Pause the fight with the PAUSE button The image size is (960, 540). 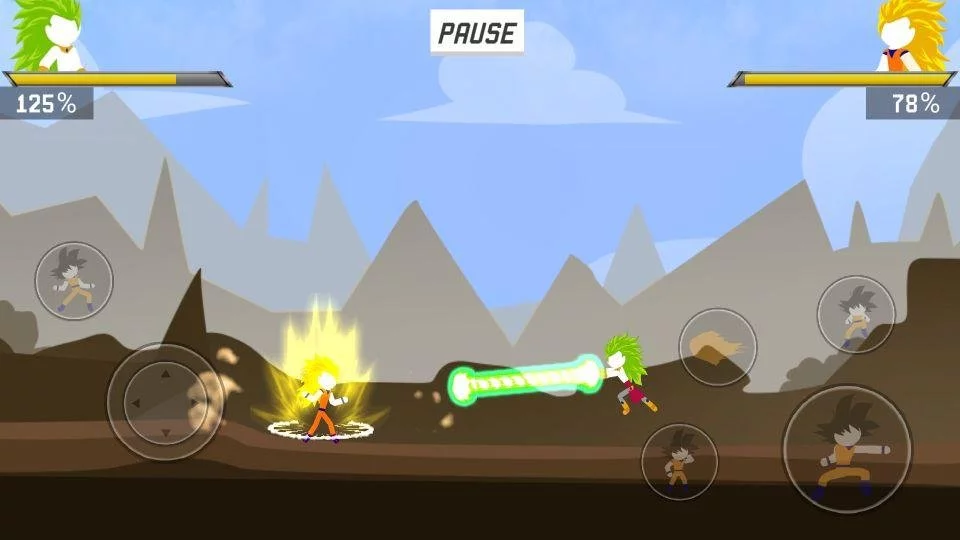477,33
